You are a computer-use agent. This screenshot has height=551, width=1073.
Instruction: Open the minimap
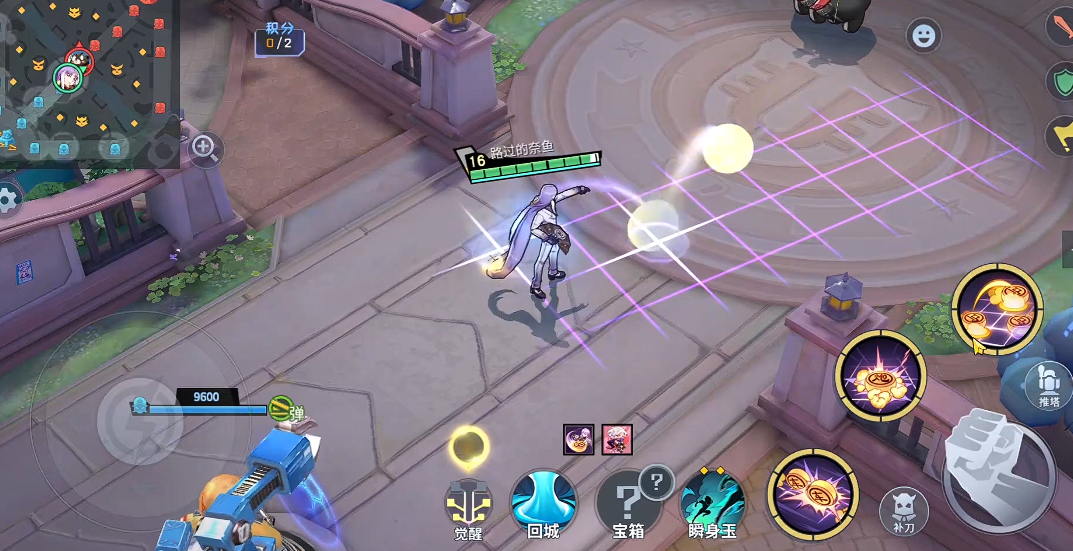tap(85, 80)
